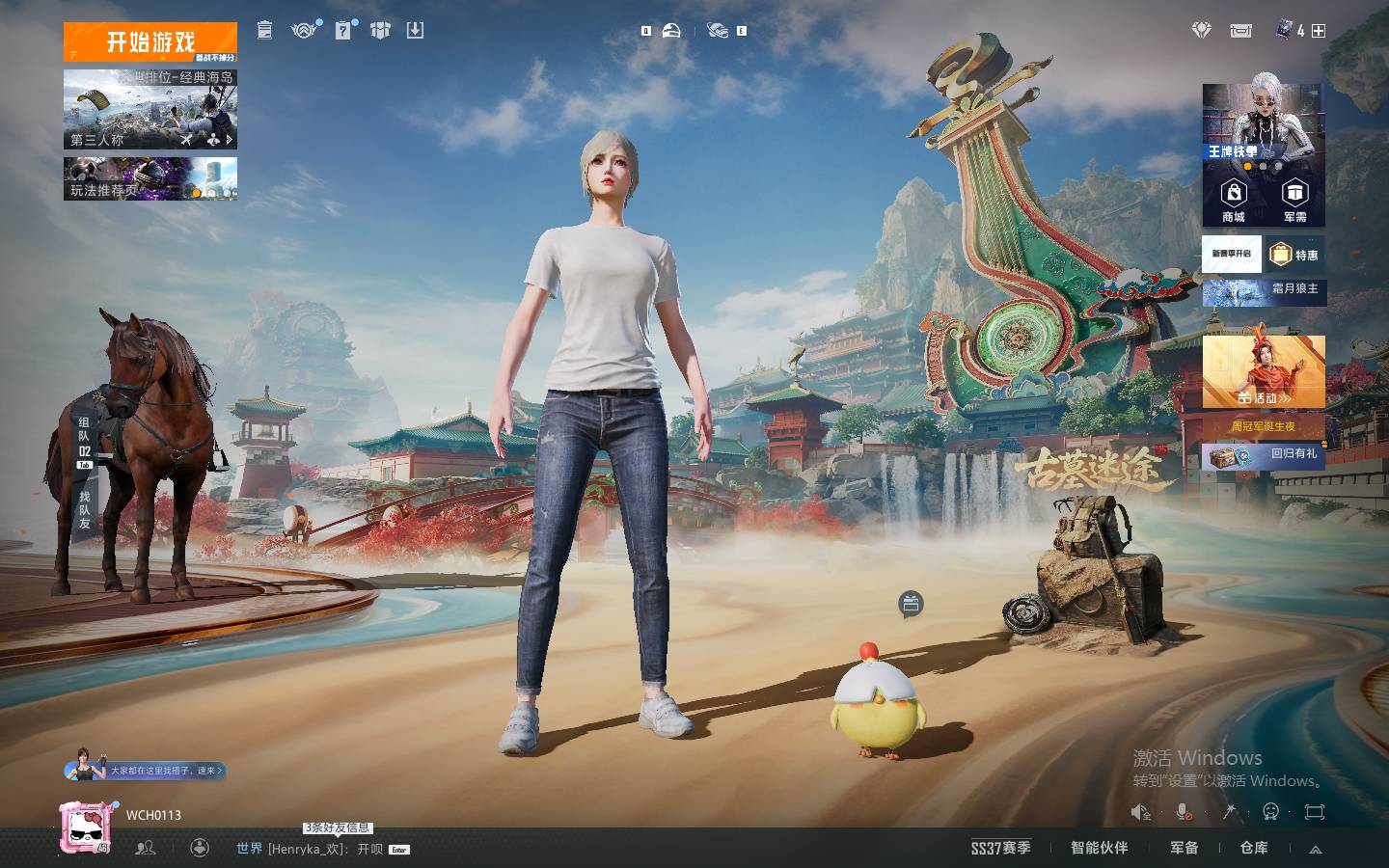Open the 经典海岛 ranked mode selector
The height and width of the screenshot is (868, 1389).
pos(150,108)
